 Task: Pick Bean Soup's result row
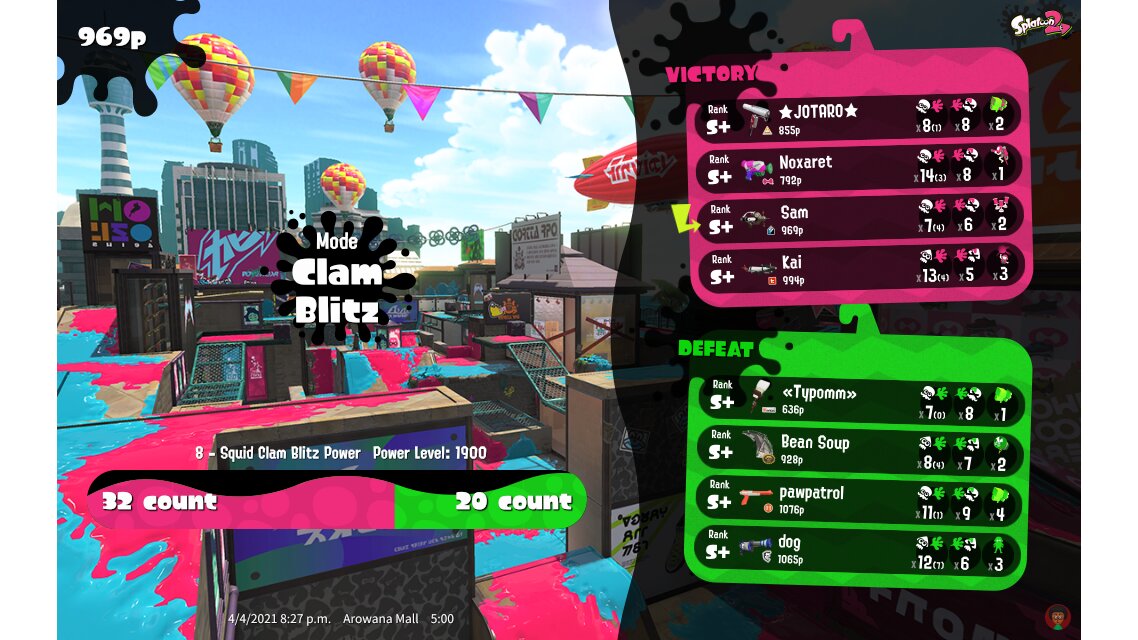[858, 449]
